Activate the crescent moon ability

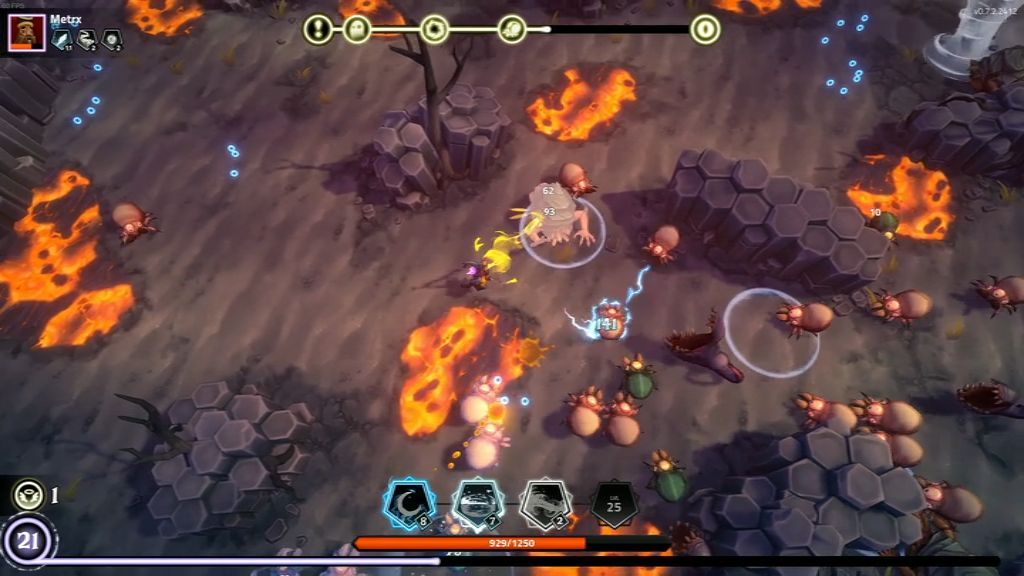[x=409, y=504]
